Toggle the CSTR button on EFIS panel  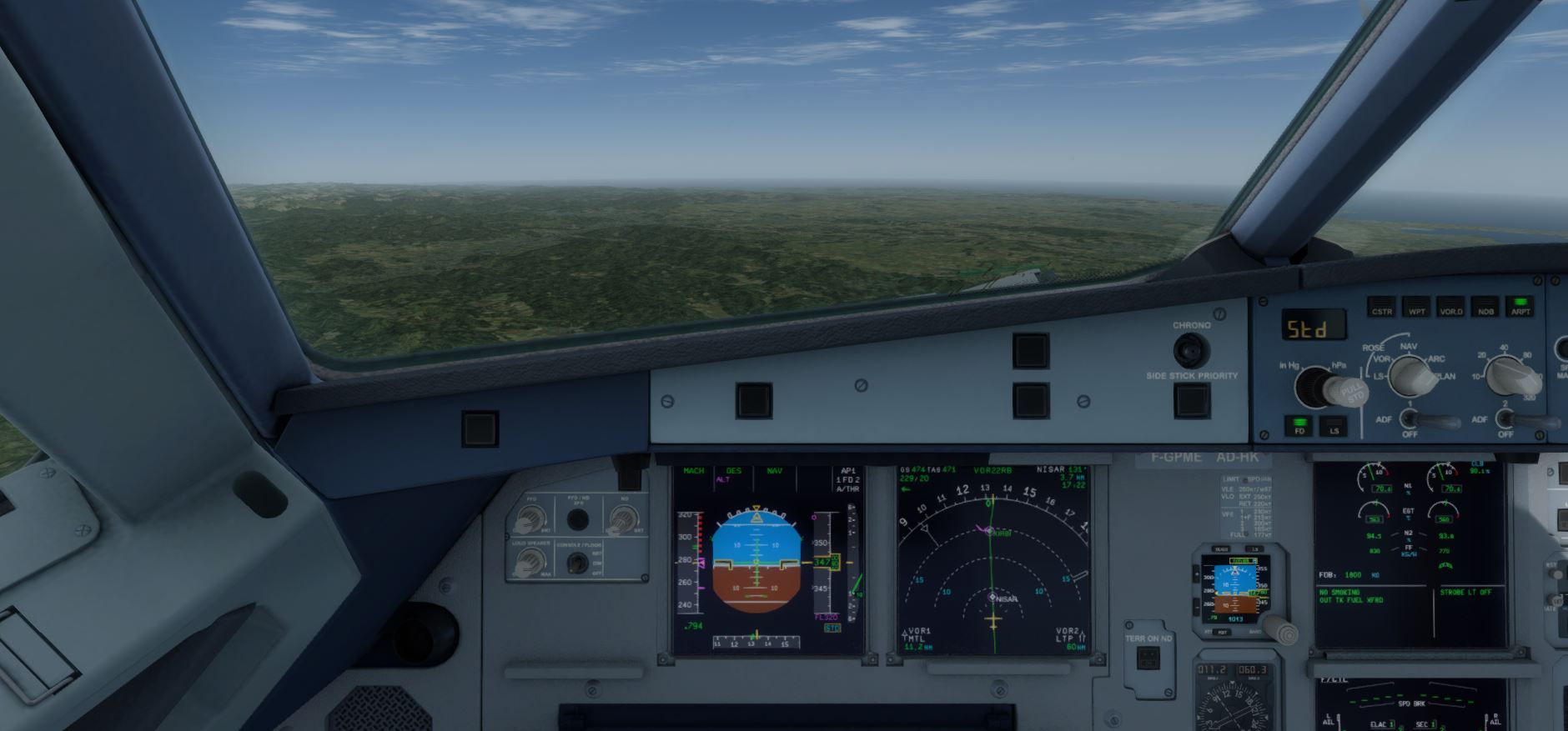pyautogui.click(x=1381, y=308)
